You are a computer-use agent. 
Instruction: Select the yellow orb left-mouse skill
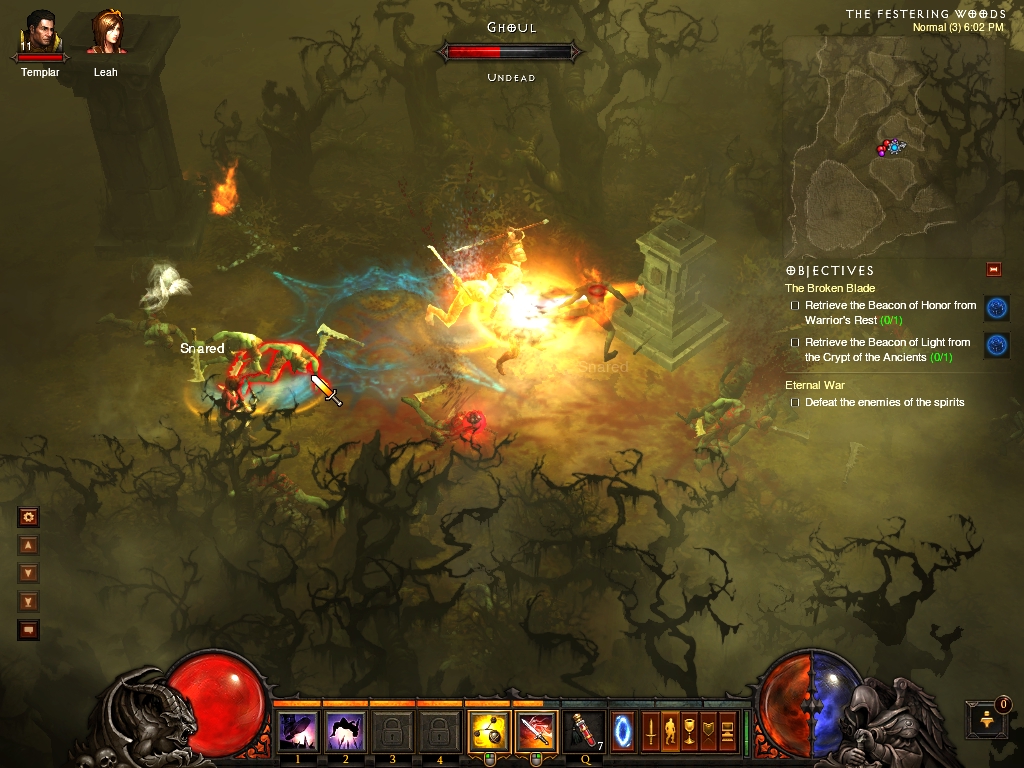point(489,731)
